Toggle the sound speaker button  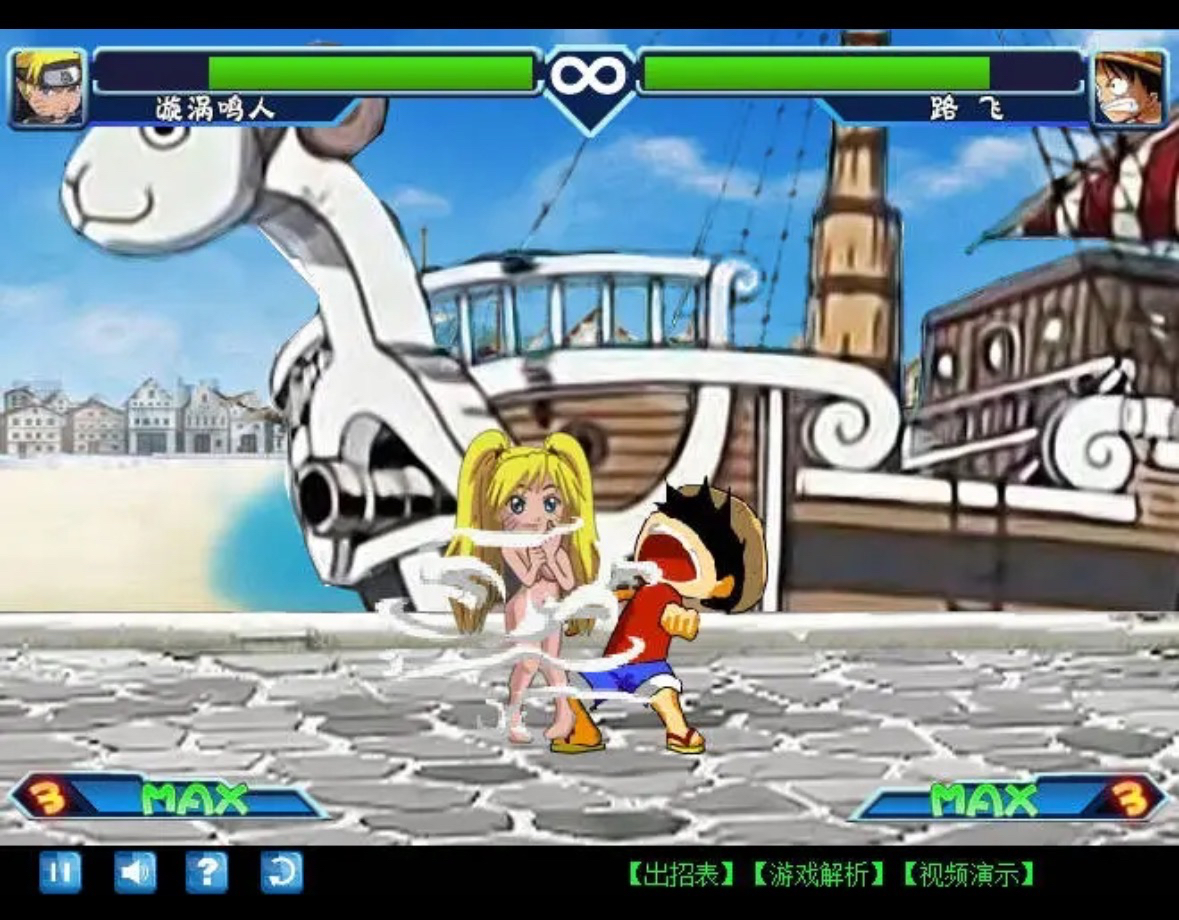point(134,873)
